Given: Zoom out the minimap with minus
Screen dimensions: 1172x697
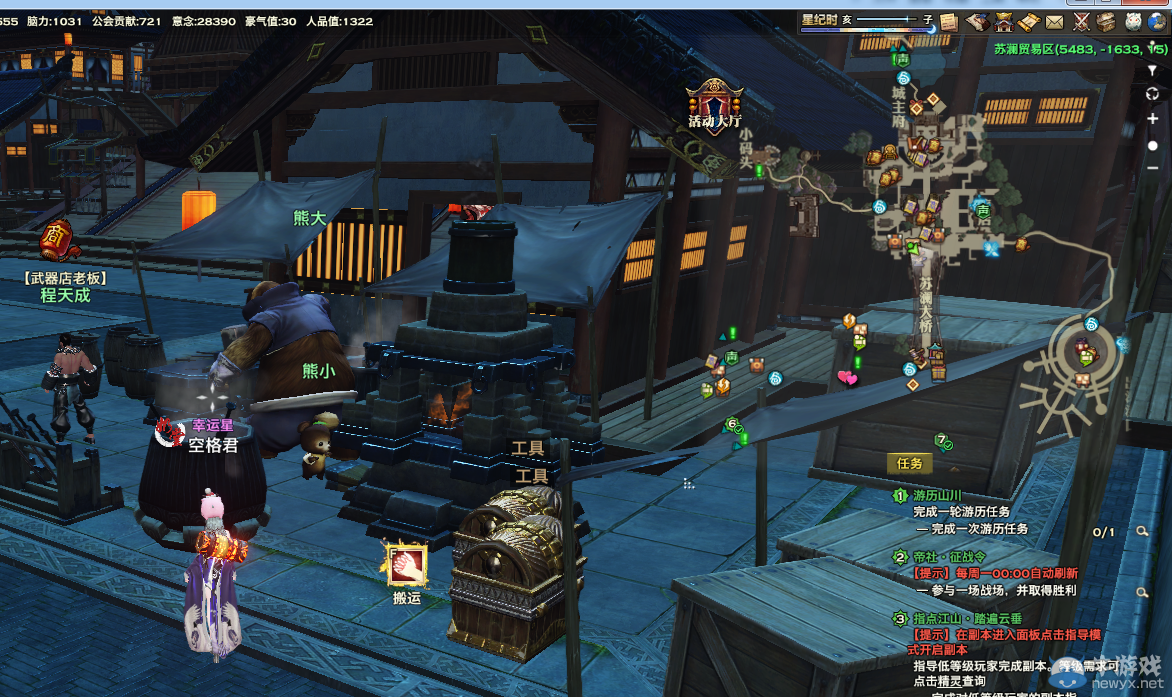Looking at the screenshot, I should [1153, 167].
